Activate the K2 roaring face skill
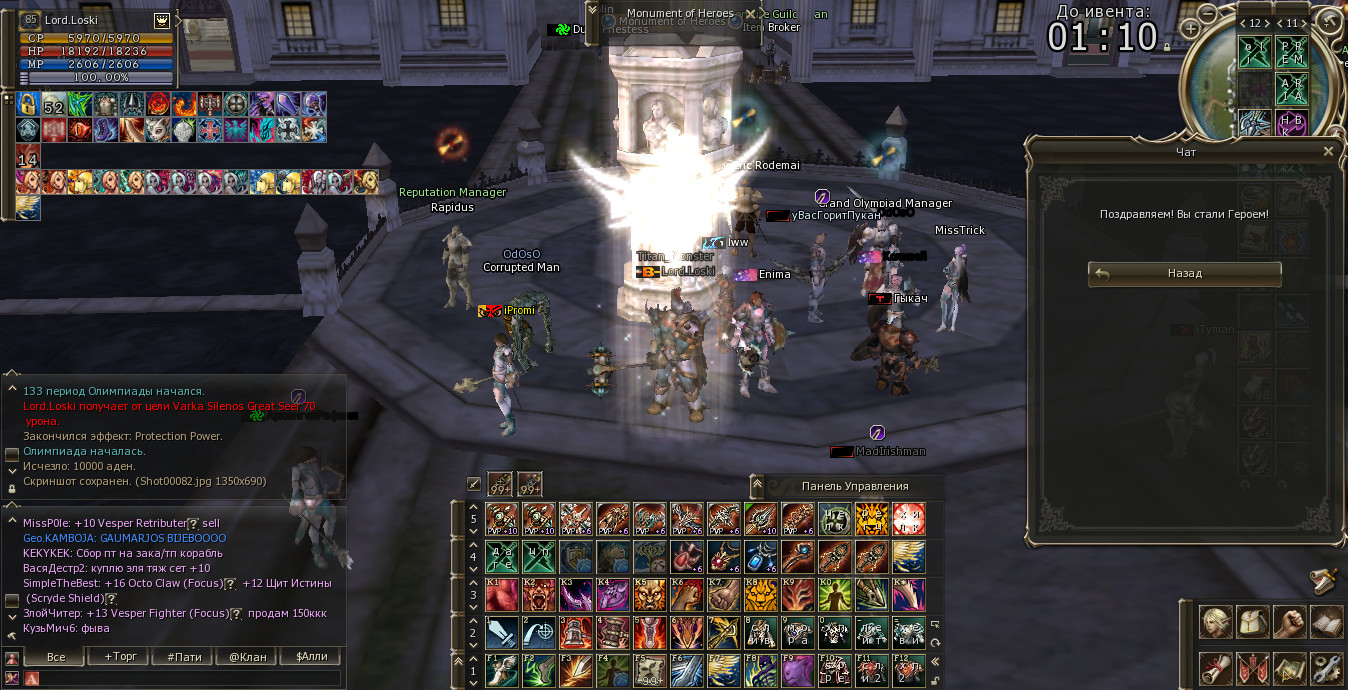The width and height of the screenshot is (1348, 690). click(x=538, y=595)
